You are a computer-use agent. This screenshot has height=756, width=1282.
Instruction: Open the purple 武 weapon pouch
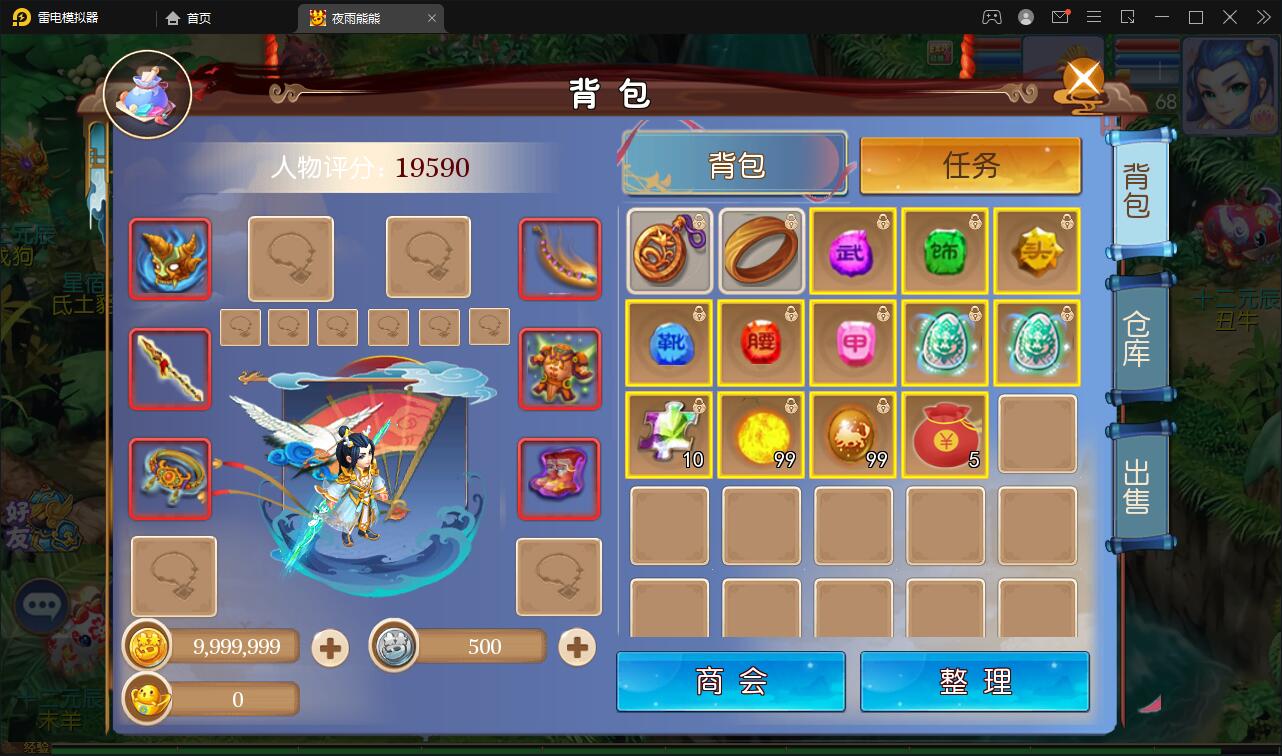853,251
